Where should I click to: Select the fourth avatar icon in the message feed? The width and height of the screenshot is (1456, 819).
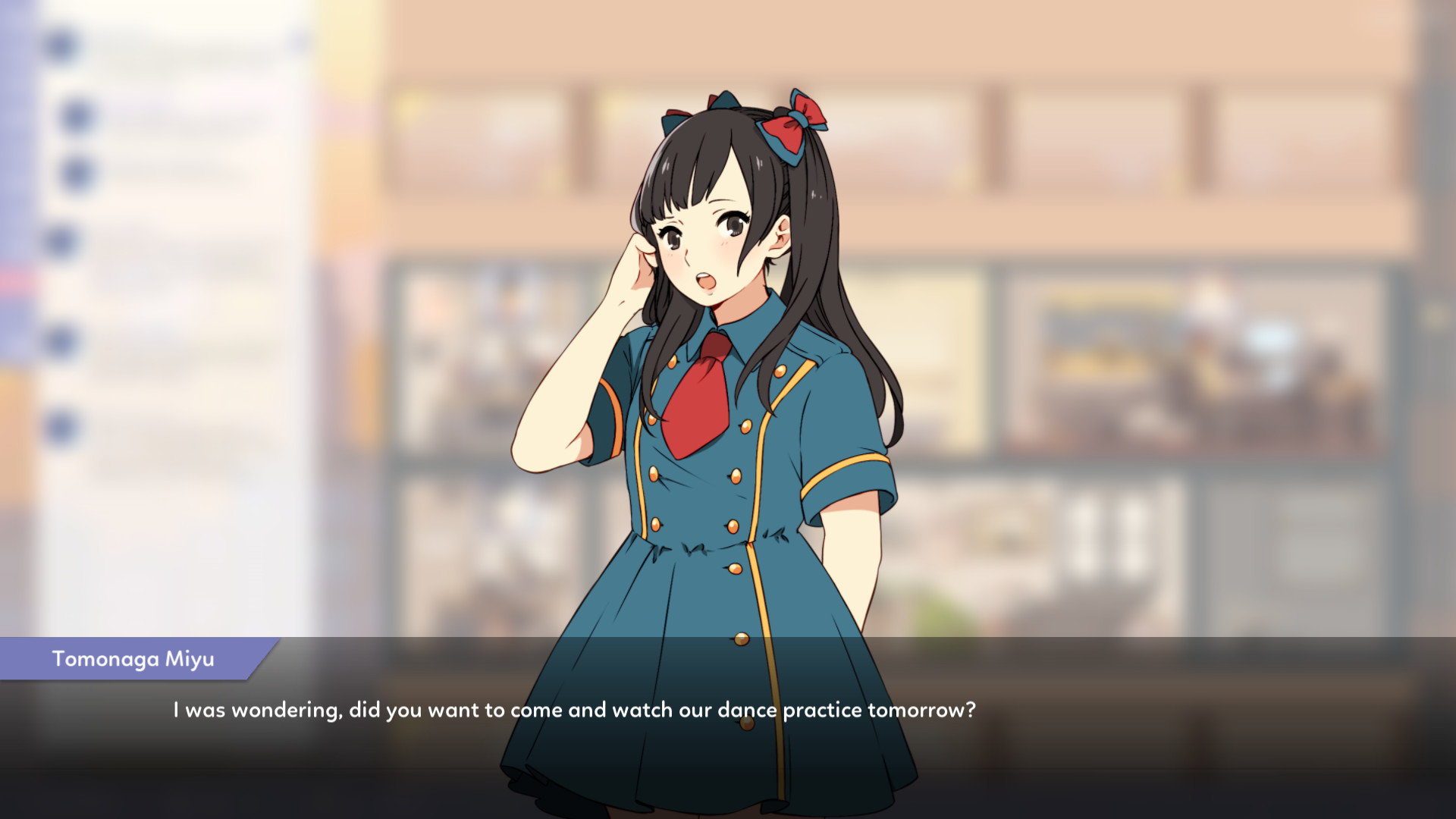(x=59, y=239)
